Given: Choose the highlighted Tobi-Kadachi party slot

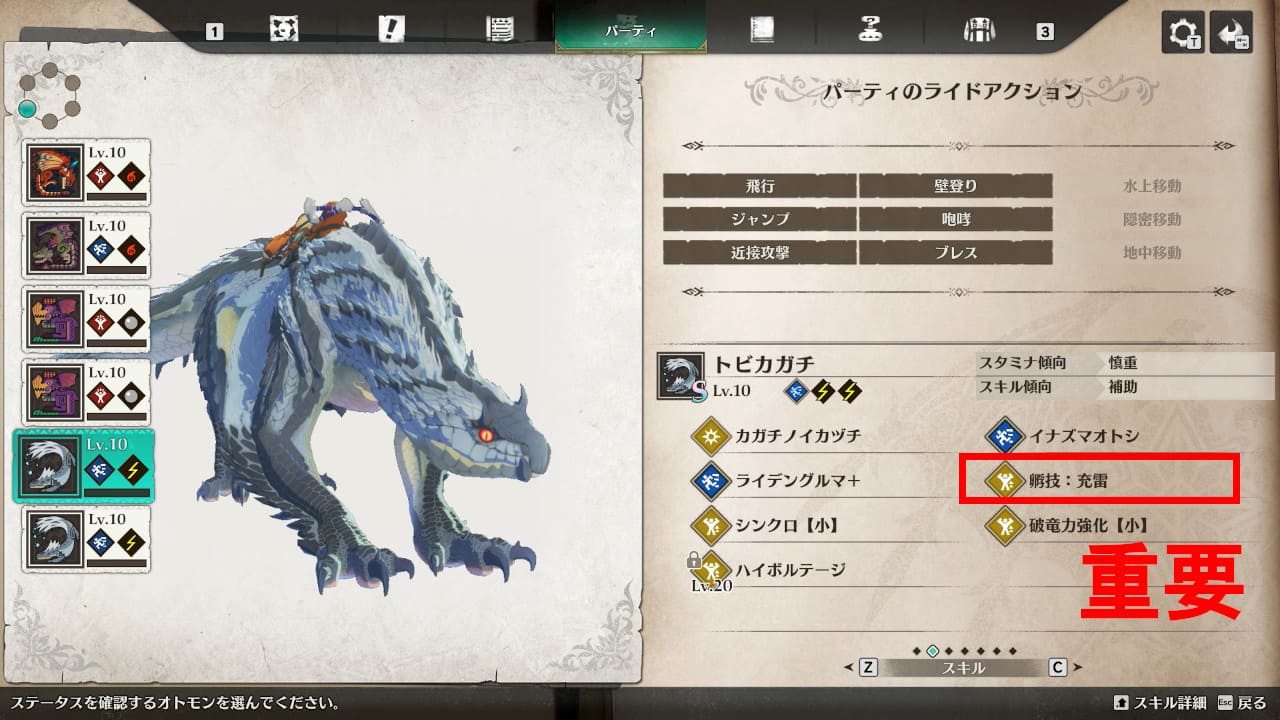Looking at the screenshot, I should click(x=86, y=465).
